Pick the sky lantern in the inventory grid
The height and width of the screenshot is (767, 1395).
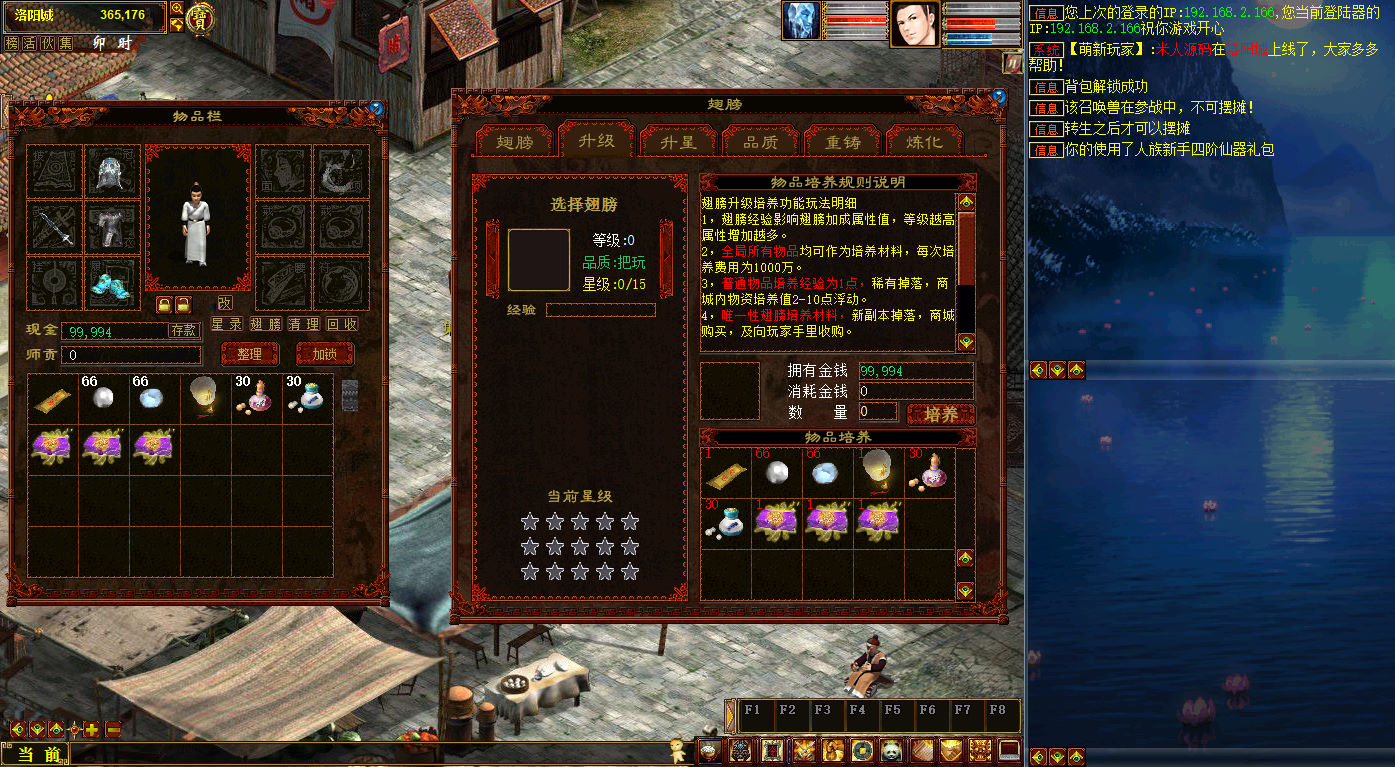206,398
